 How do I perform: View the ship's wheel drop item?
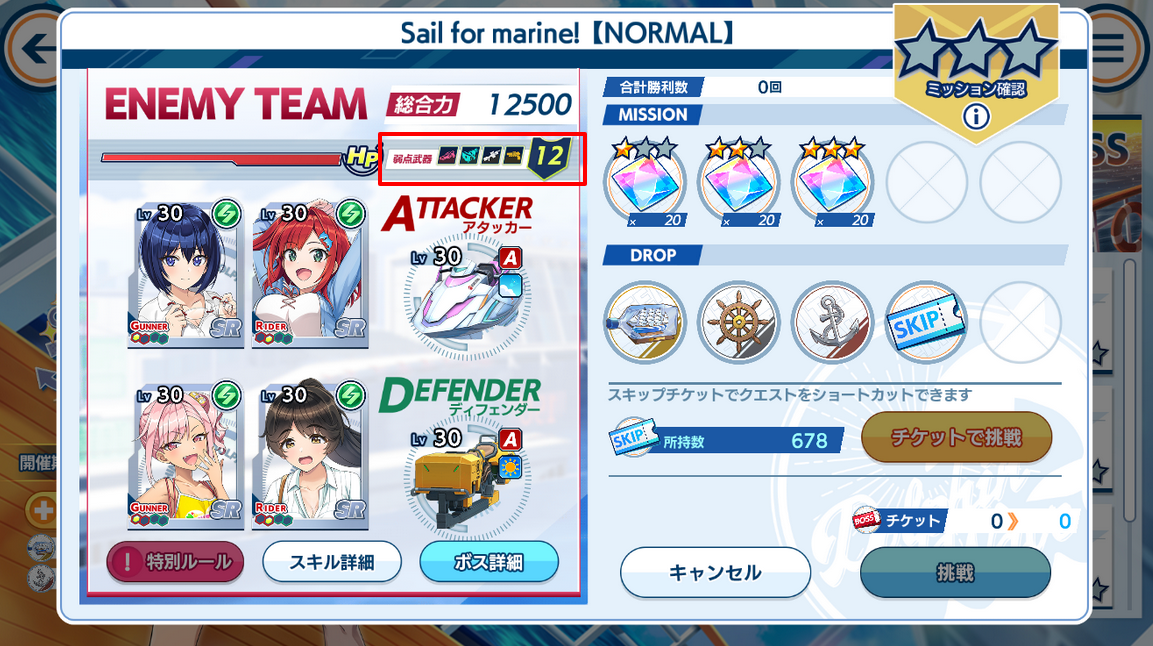(x=738, y=322)
